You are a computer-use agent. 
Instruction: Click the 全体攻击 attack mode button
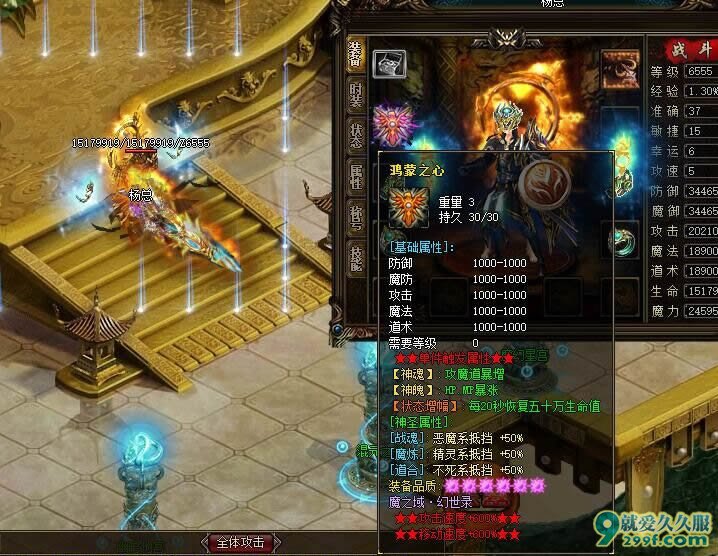coord(239,543)
